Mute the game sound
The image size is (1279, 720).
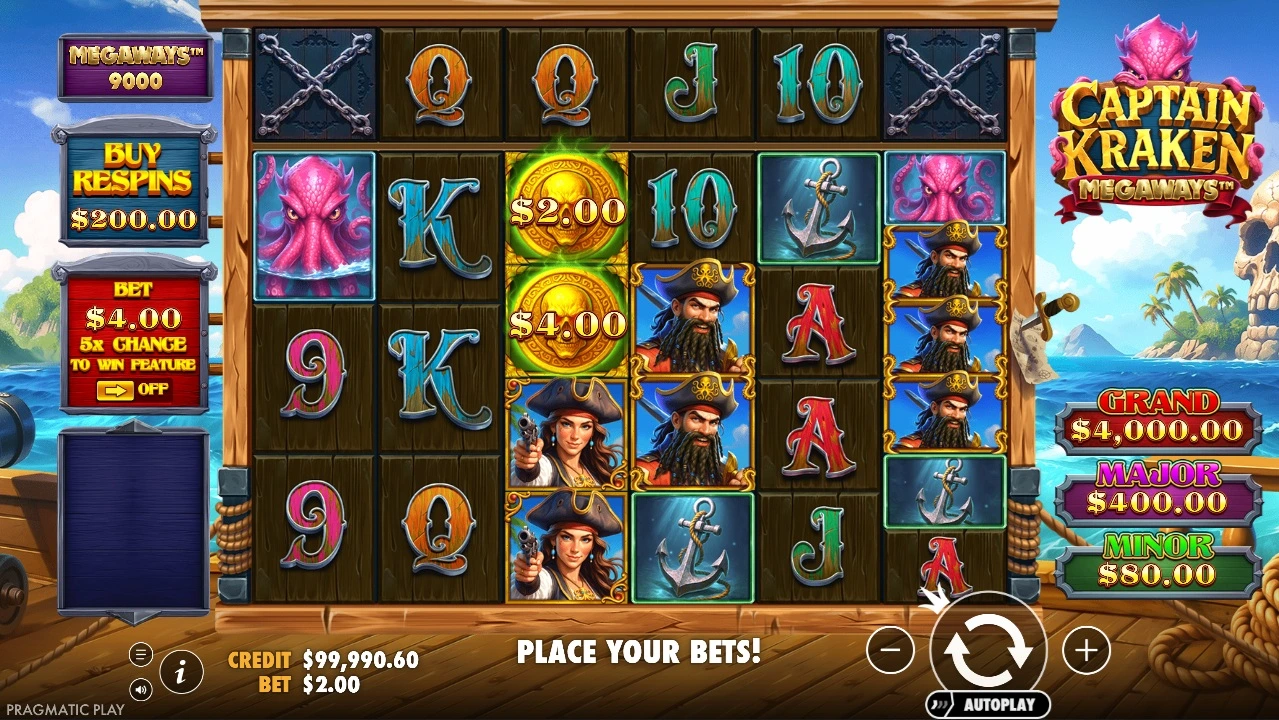coord(141,688)
